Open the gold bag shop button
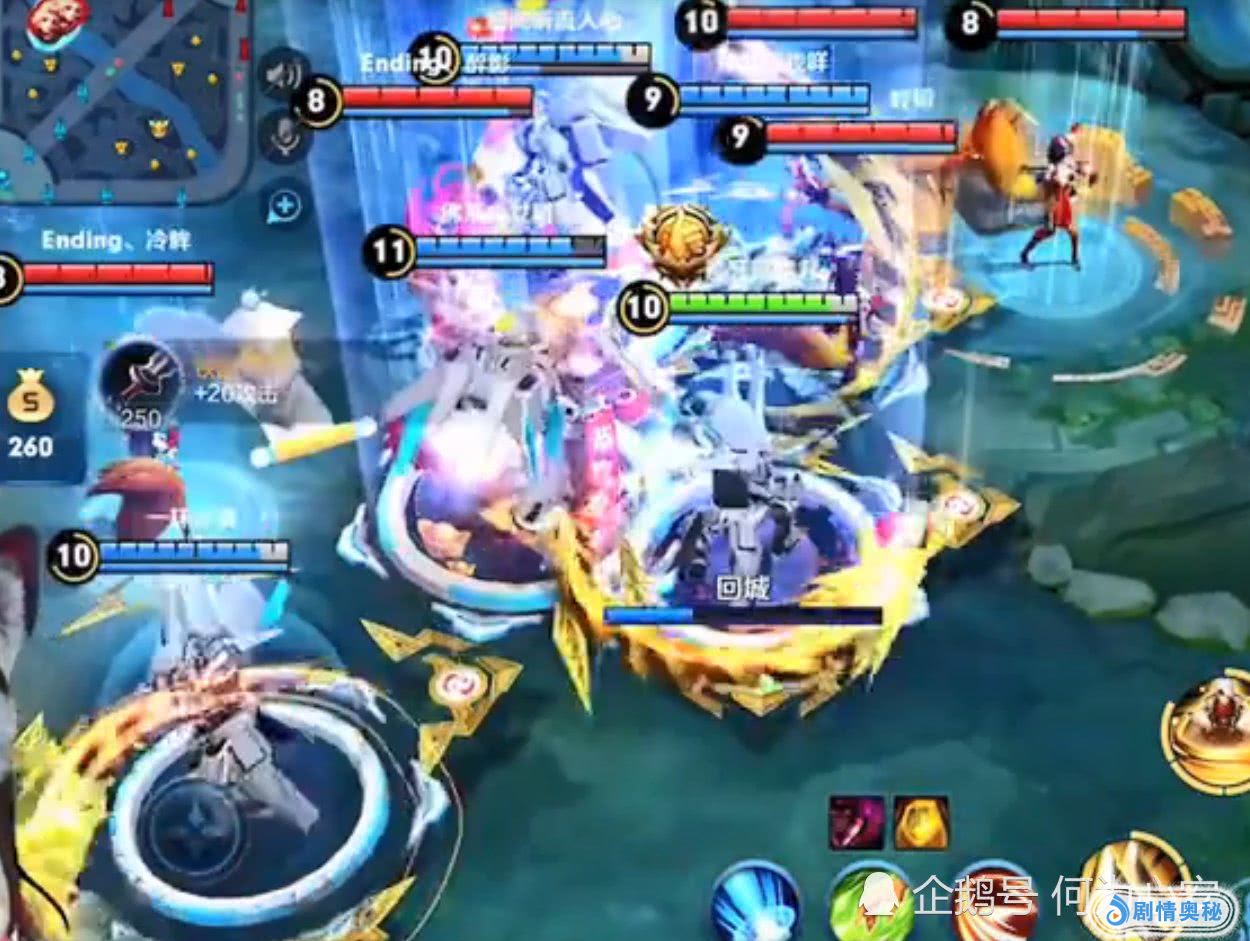Screen dimensions: 1250x941 point(31,418)
